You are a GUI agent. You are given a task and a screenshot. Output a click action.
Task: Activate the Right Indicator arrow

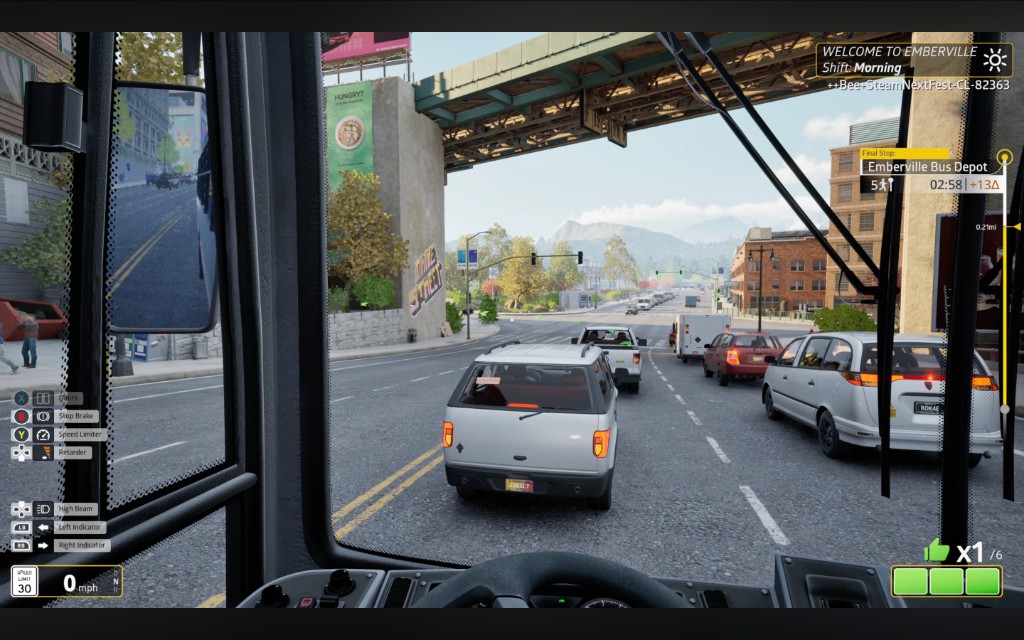43,545
